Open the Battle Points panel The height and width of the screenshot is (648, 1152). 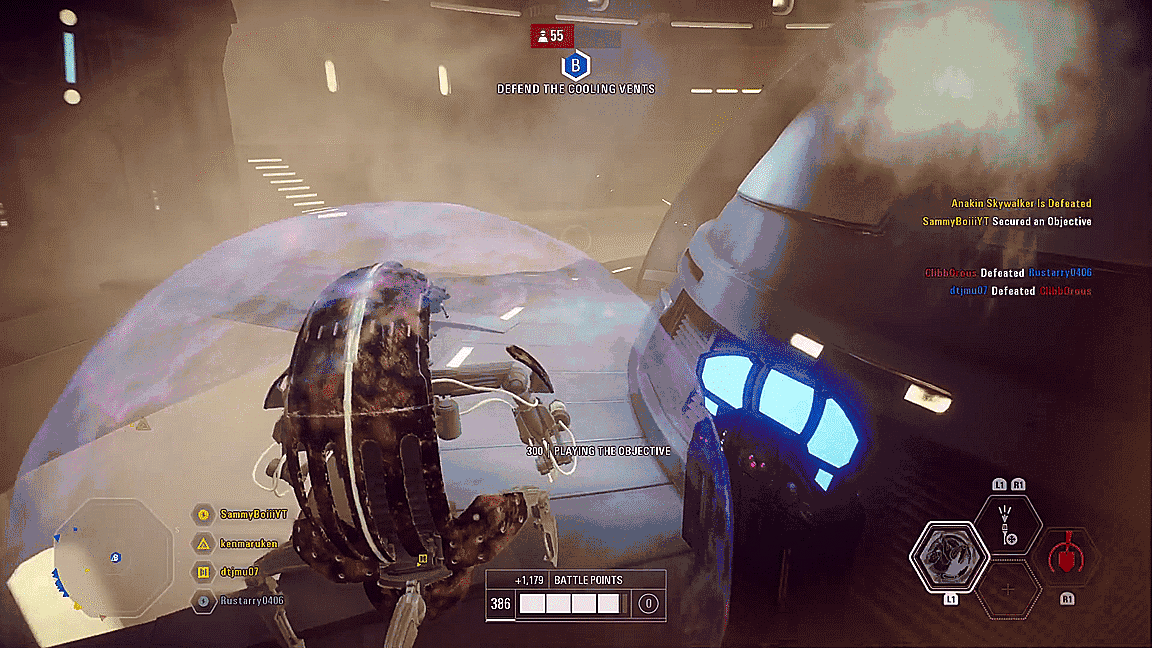click(575, 594)
